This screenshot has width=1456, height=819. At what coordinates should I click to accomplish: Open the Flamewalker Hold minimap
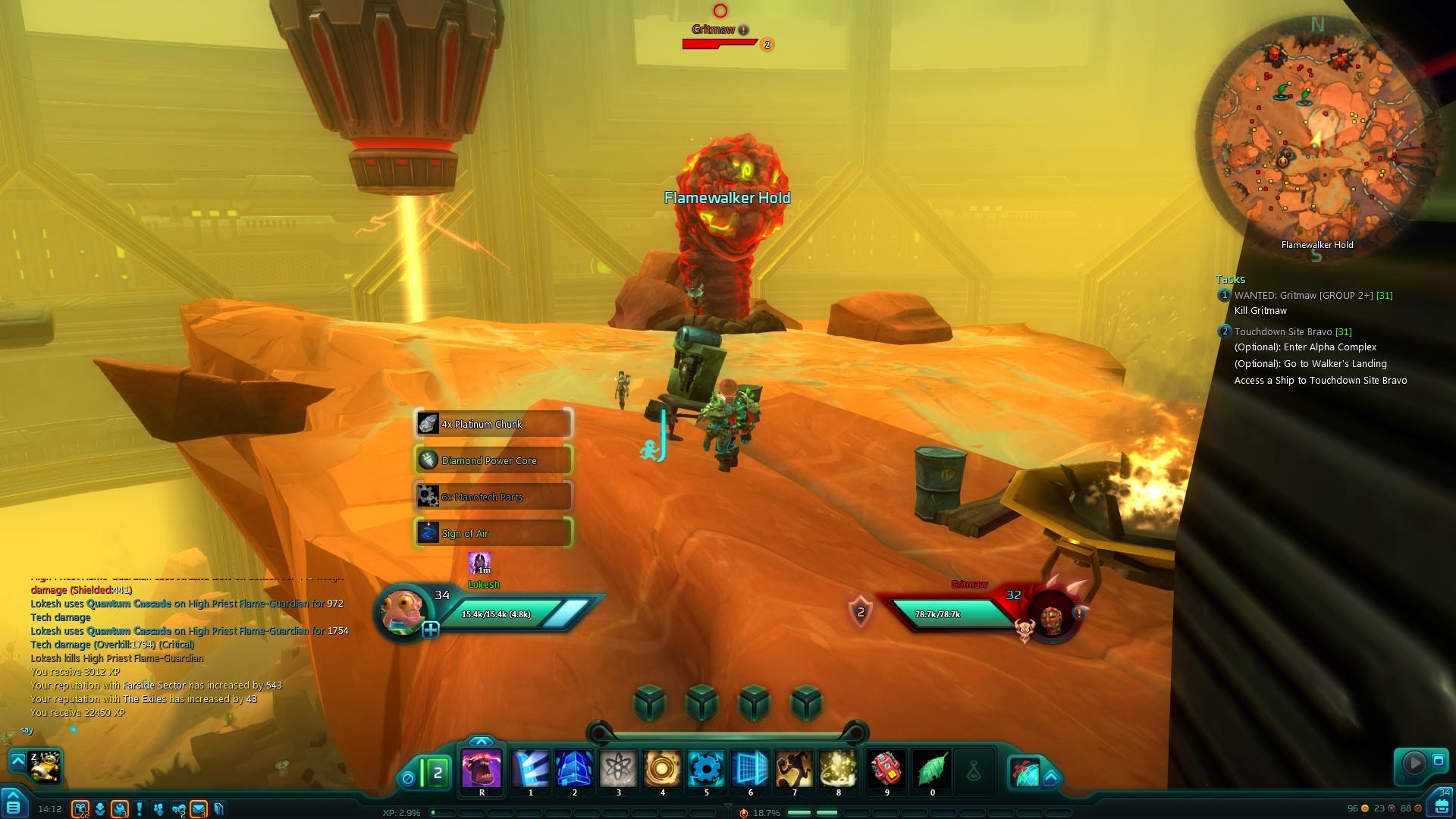click(x=1316, y=136)
